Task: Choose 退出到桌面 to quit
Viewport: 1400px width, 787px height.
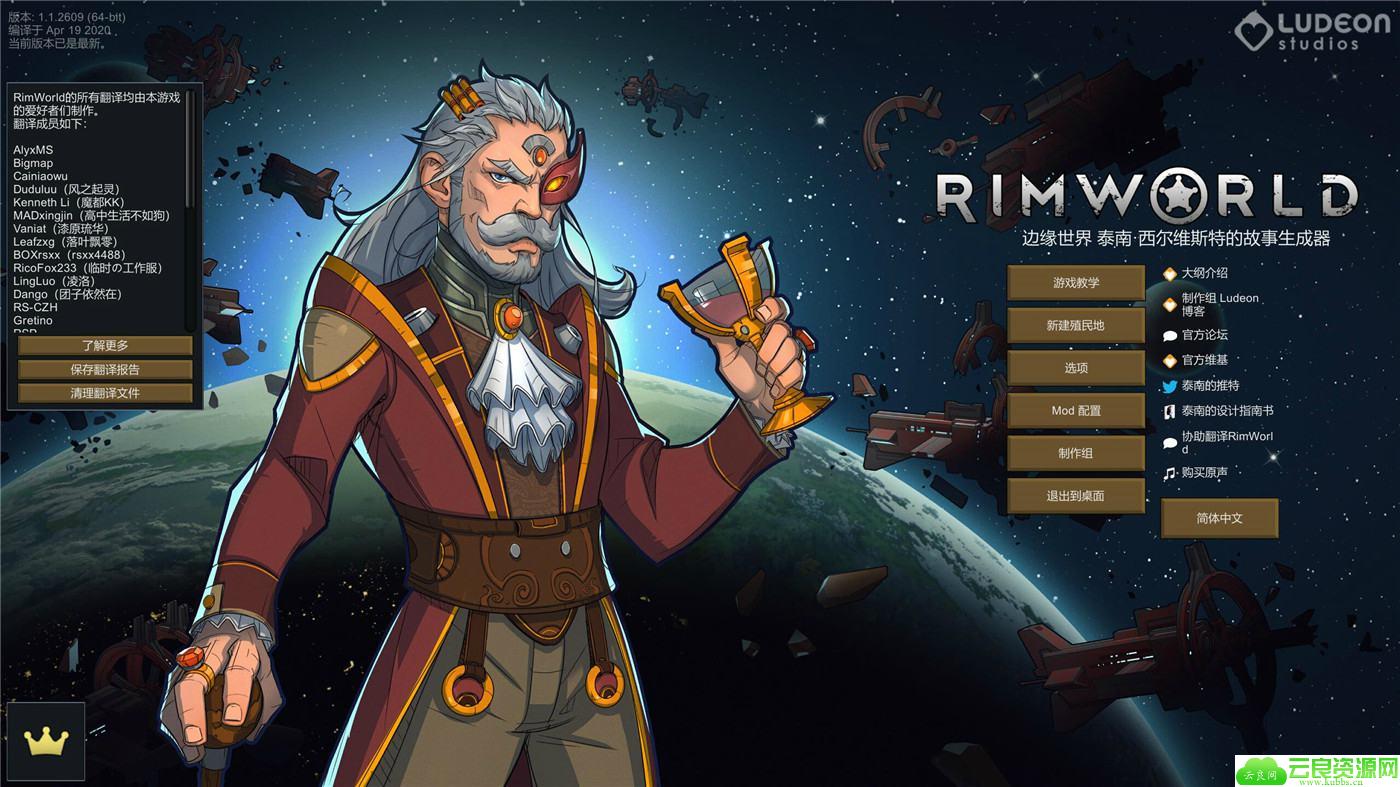Action: [x=1075, y=496]
